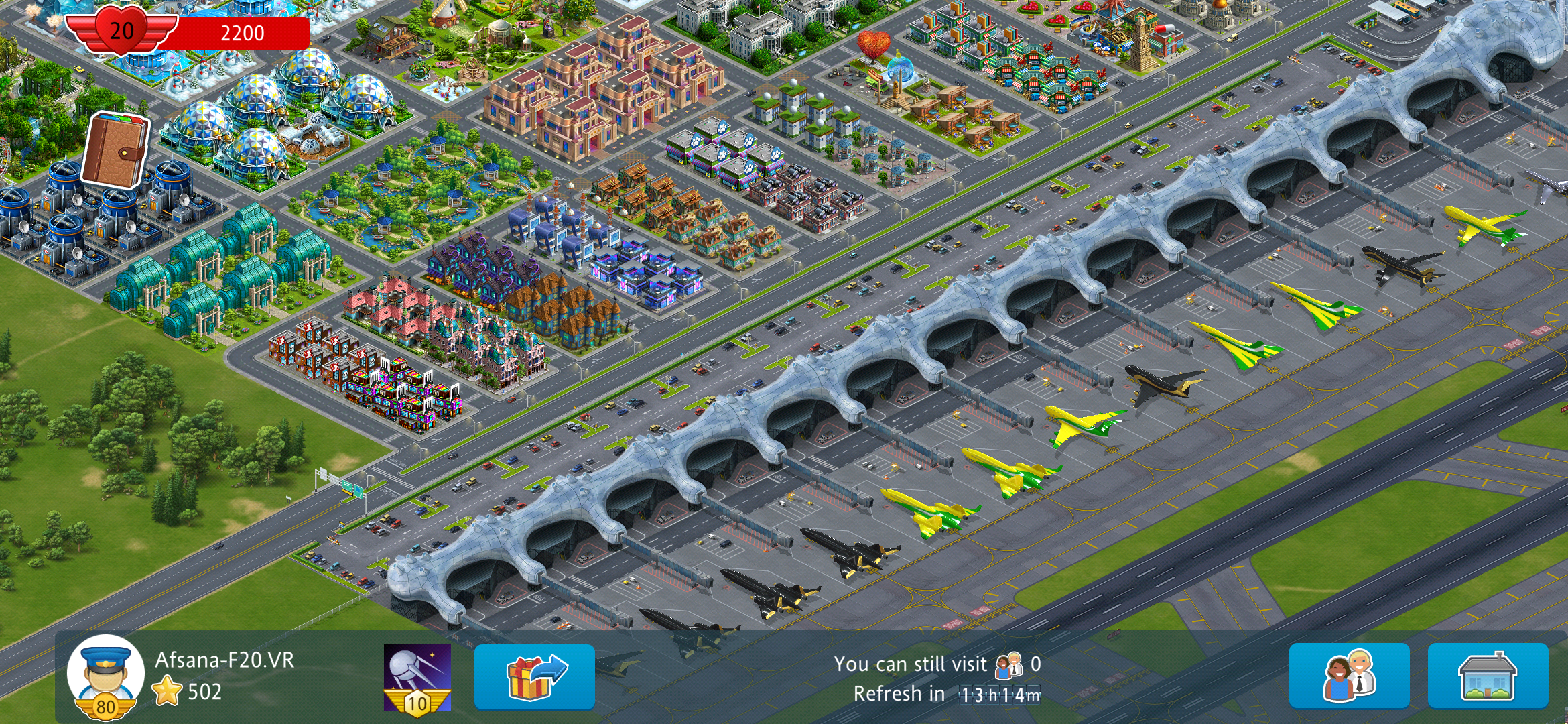Send a gift with the gift box button

[534, 676]
